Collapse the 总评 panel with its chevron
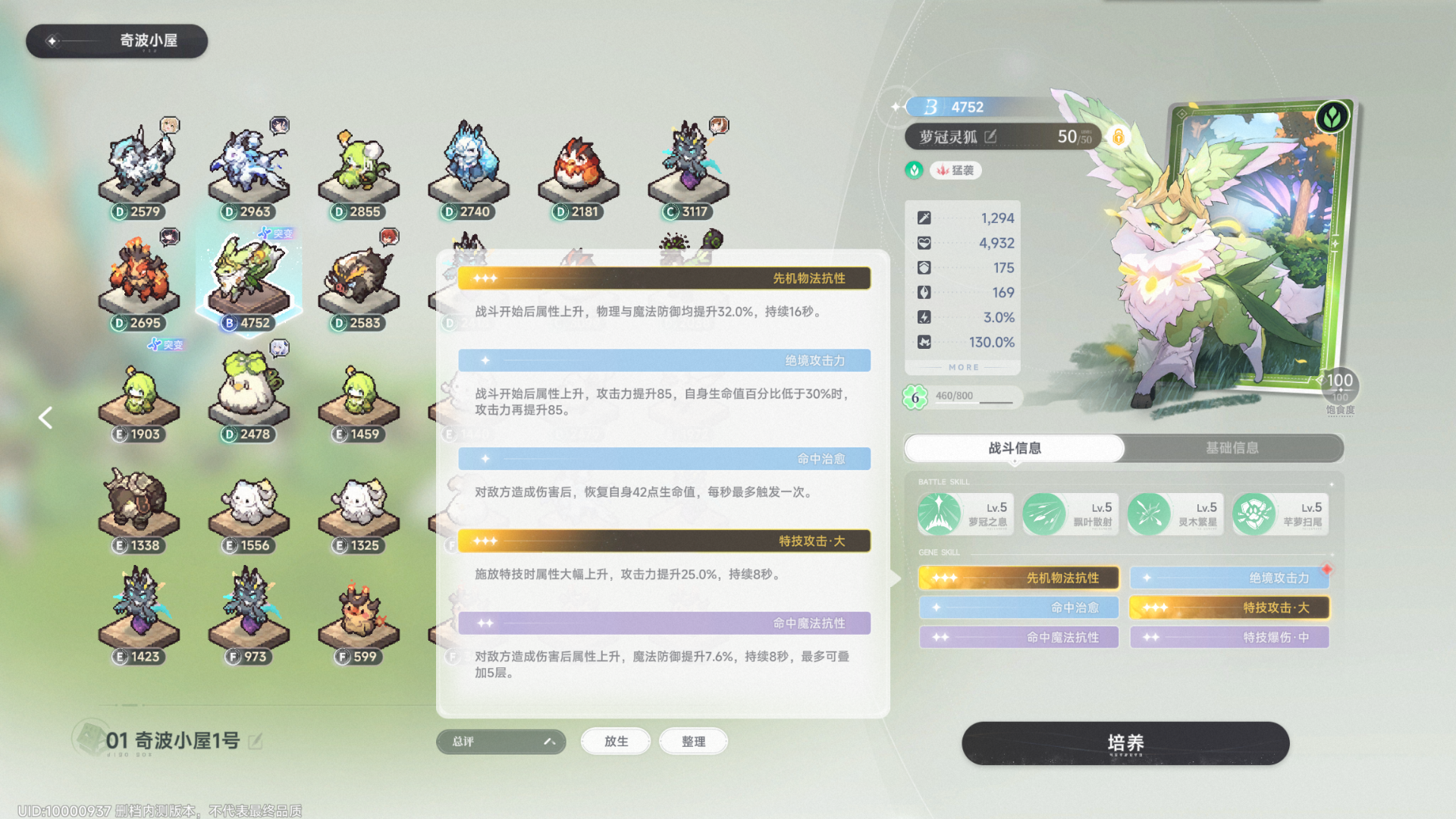 tap(549, 742)
